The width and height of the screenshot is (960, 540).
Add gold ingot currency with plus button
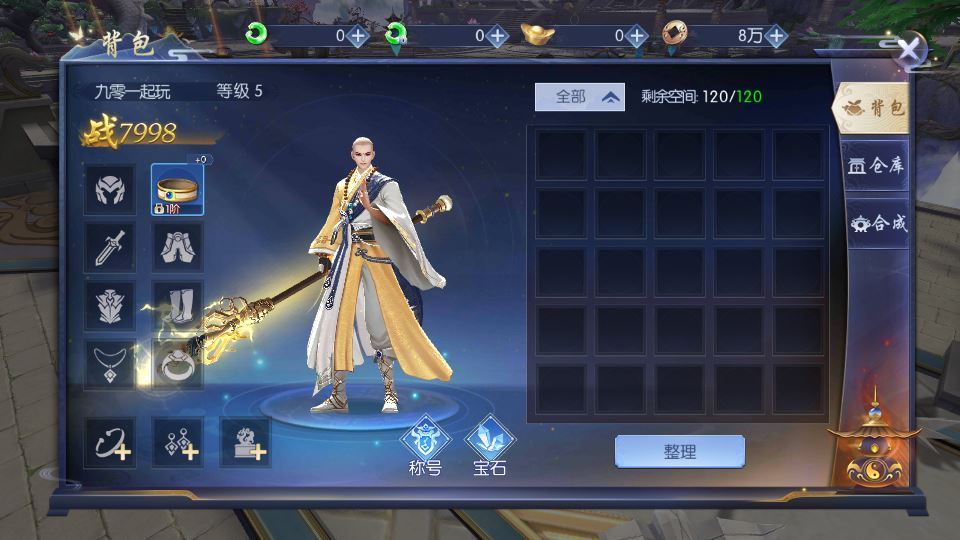click(x=638, y=35)
